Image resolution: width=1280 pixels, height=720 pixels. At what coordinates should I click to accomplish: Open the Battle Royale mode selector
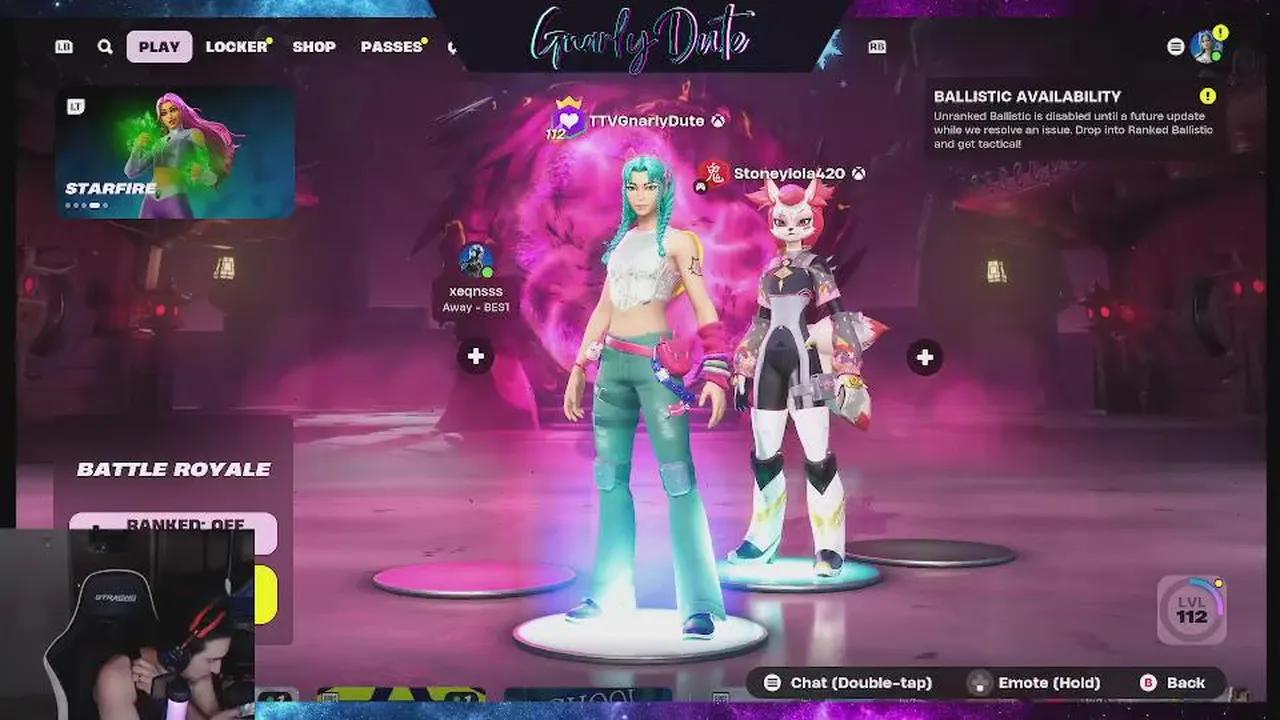pyautogui.click(x=173, y=469)
